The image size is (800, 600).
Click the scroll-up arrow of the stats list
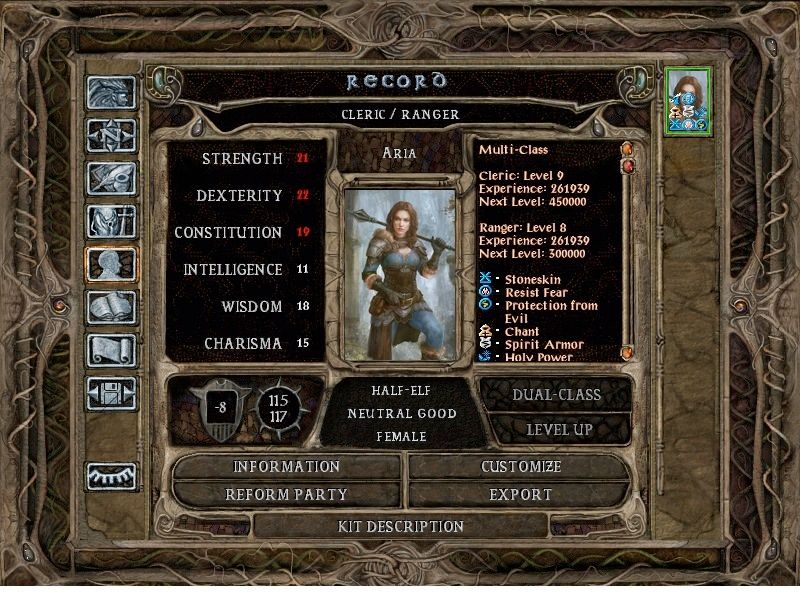tap(628, 150)
